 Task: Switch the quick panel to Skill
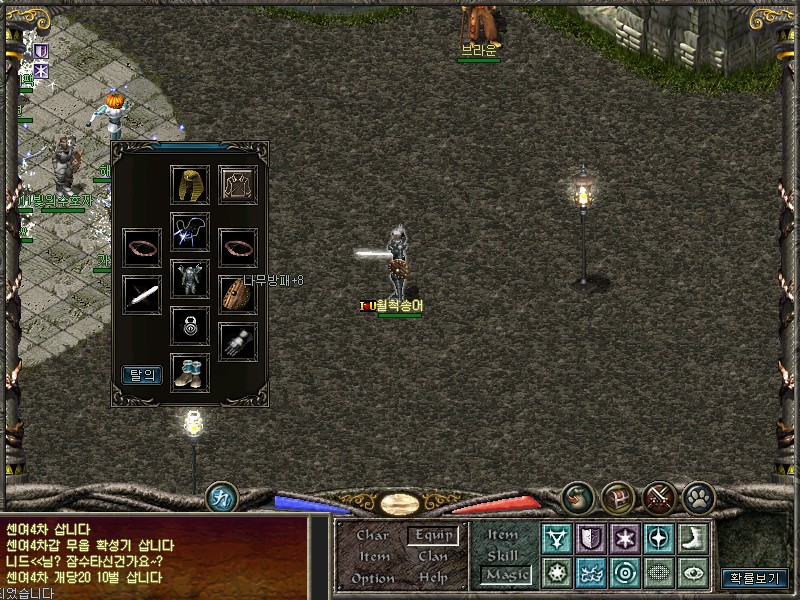pos(503,555)
